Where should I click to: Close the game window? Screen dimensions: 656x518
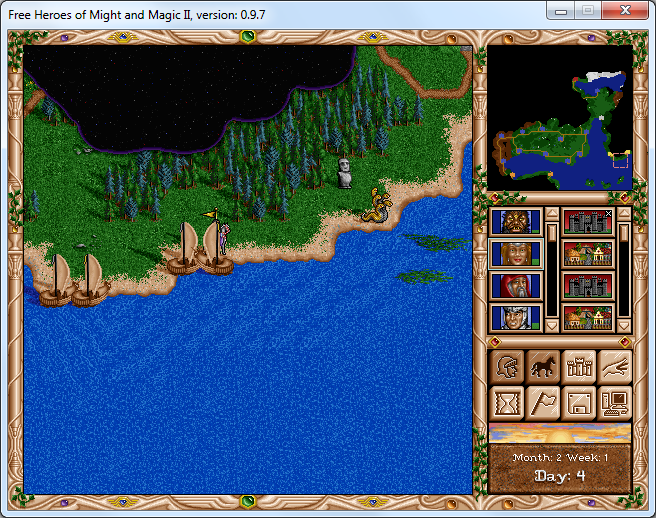tap(625, 11)
